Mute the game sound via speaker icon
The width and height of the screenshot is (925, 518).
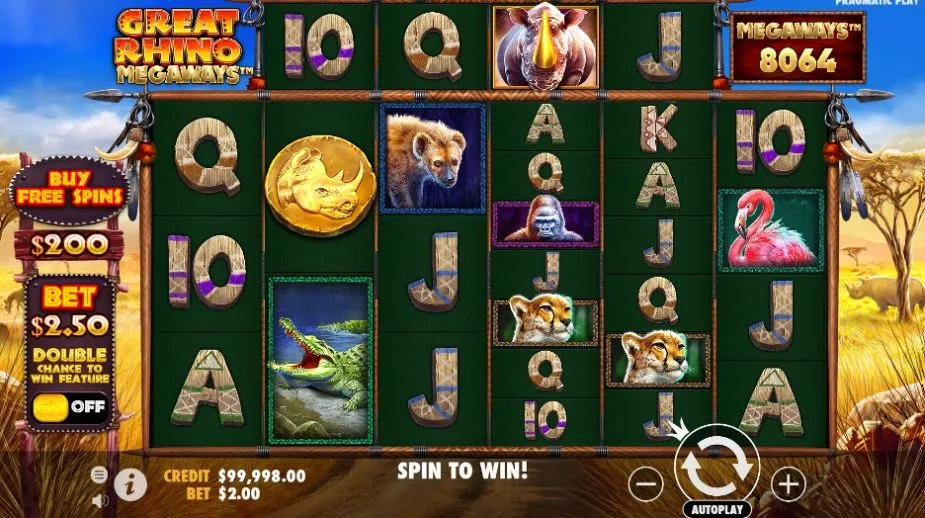point(99,498)
